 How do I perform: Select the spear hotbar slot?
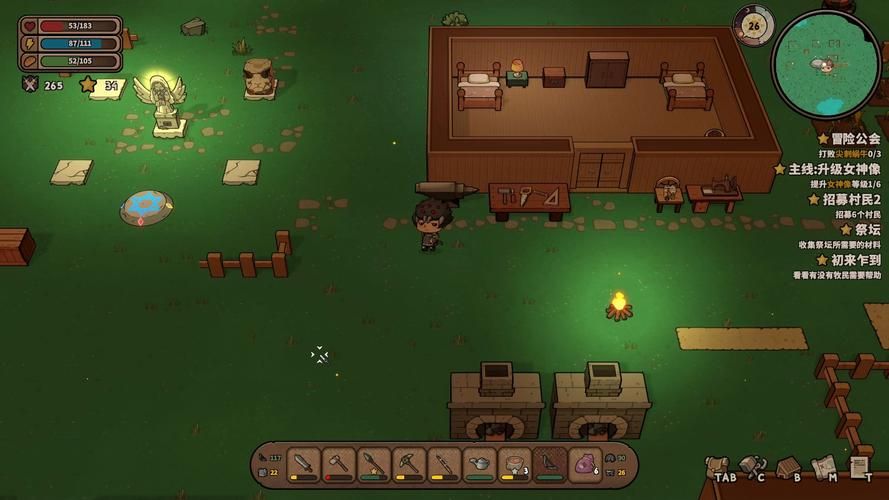click(374, 465)
